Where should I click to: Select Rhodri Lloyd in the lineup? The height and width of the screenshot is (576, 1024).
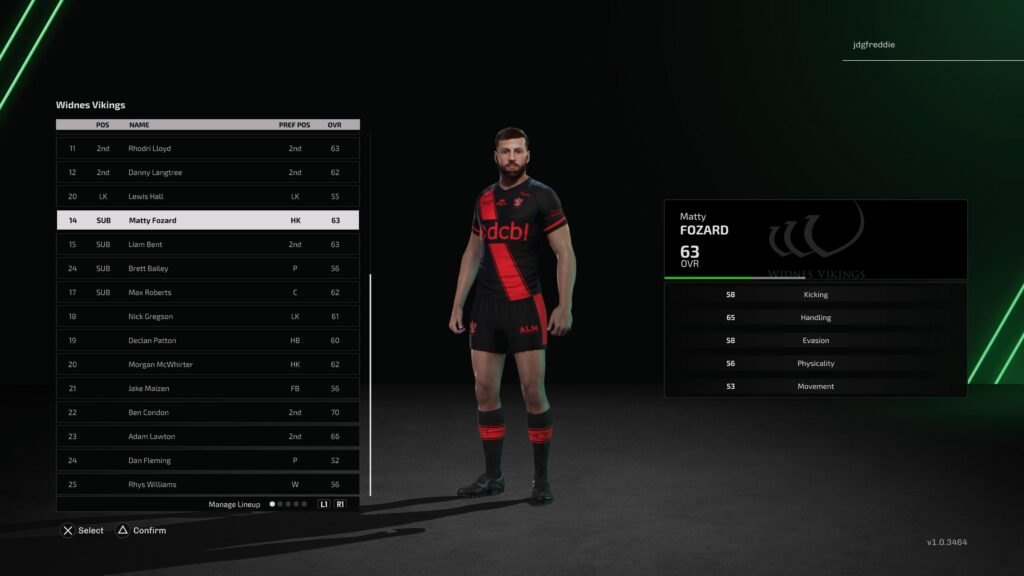(207, 148)
